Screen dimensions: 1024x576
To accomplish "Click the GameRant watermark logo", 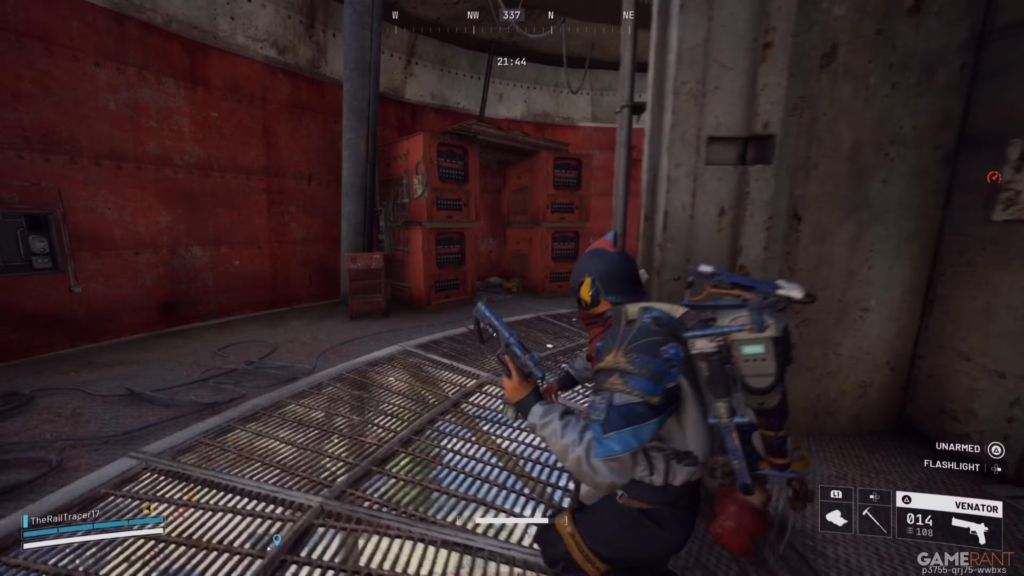I will [x=965, y=559].
